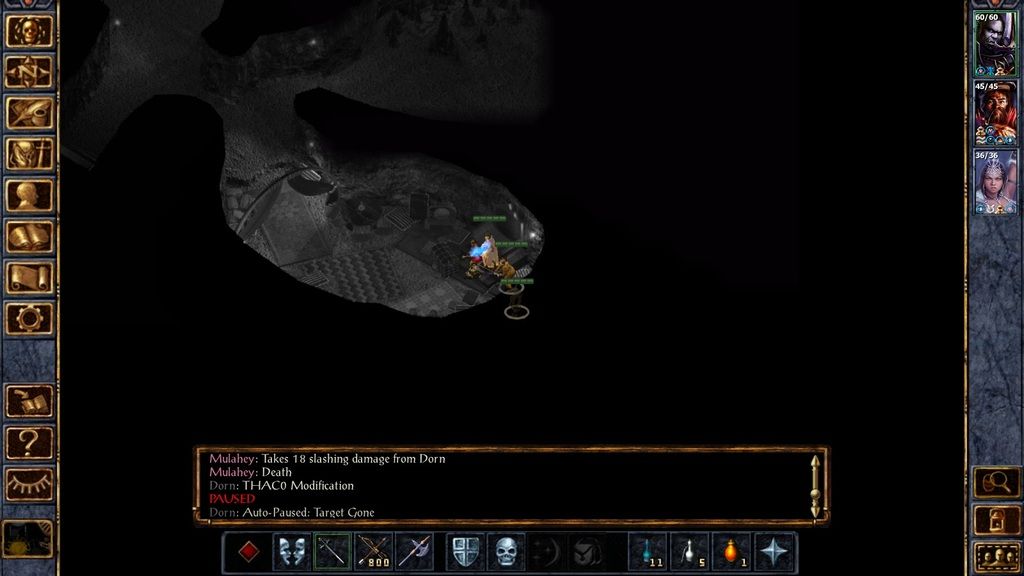Select Dorn's portrait with 60/60 health
This screenshot has width=1024, height=576.
[x=995, y=44]
